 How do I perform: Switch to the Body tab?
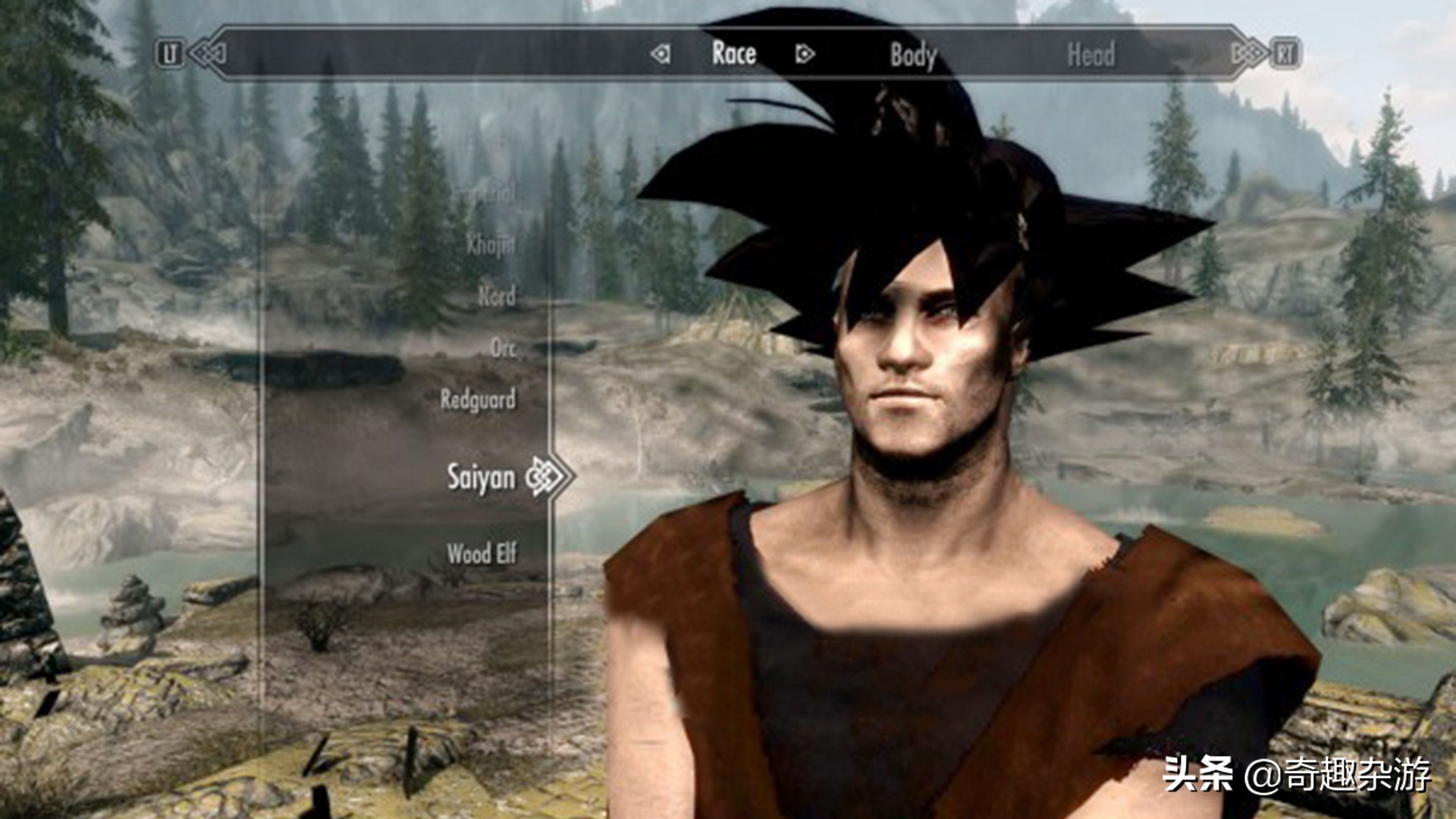pyautogui.click(x=913, y=55)
